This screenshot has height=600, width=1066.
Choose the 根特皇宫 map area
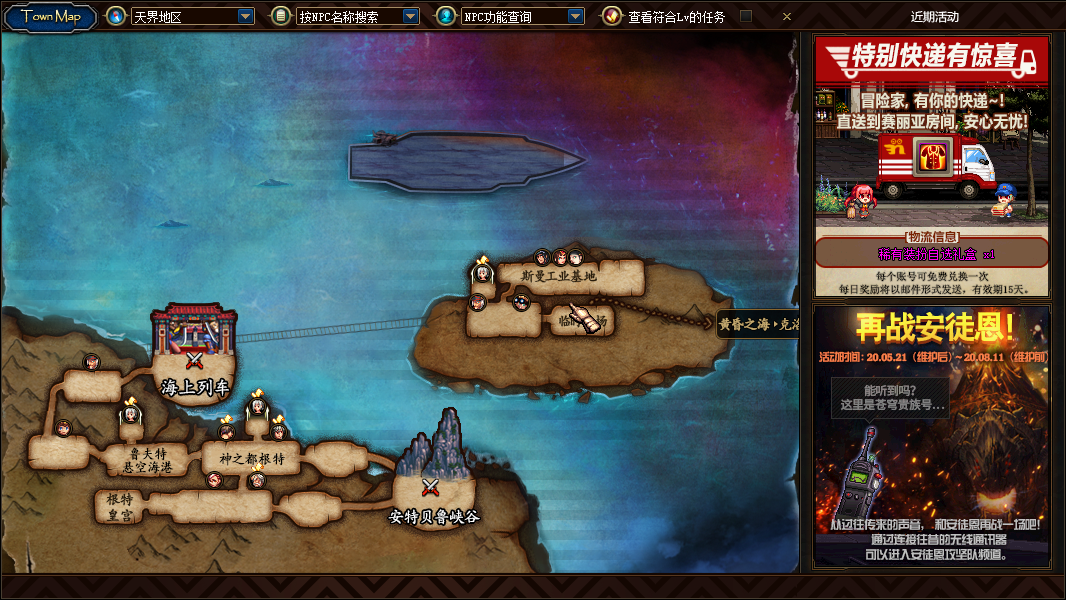pyautogui.click(x=120, y=506)
